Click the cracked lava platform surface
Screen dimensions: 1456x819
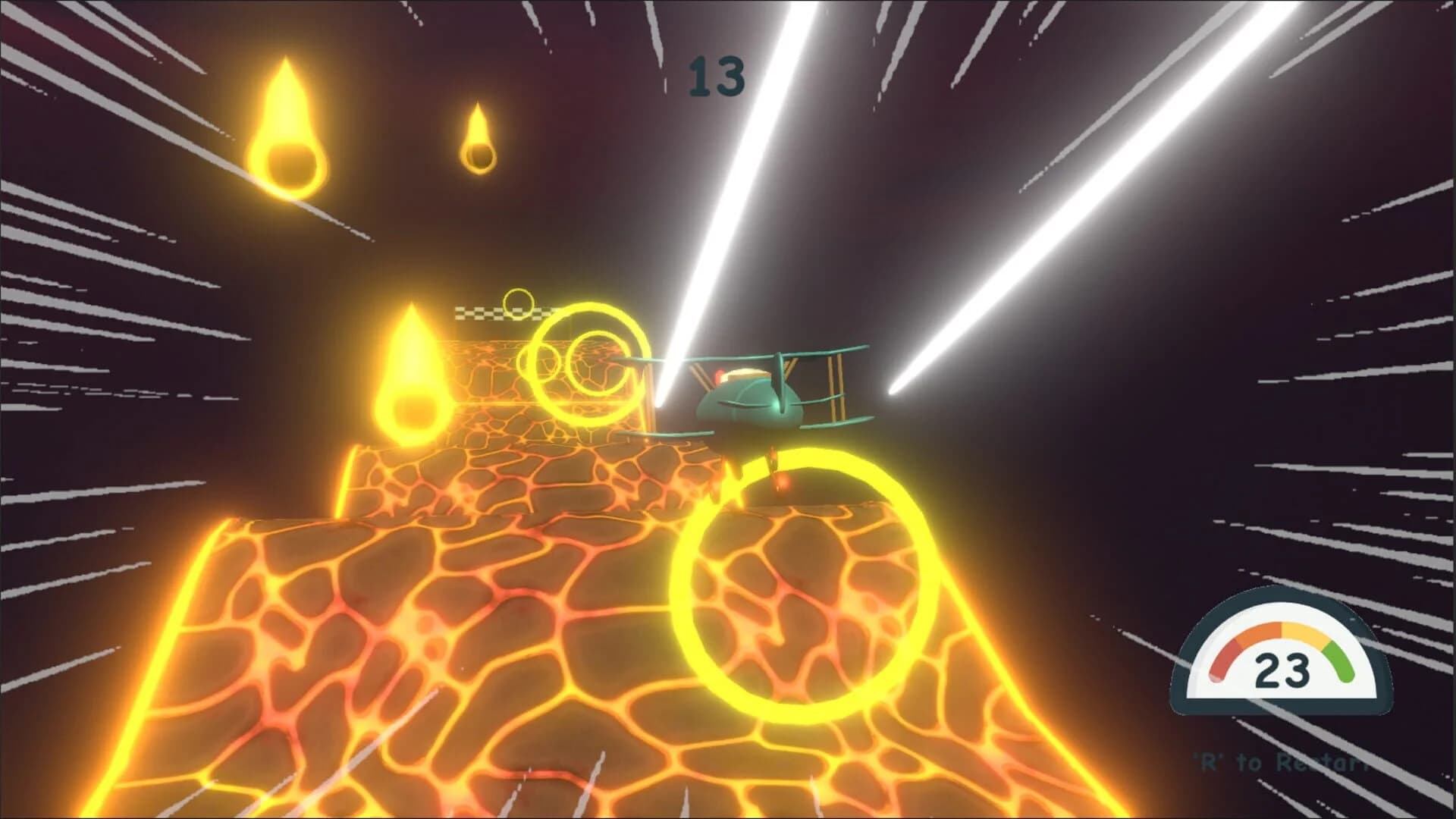tap(417, 645)
